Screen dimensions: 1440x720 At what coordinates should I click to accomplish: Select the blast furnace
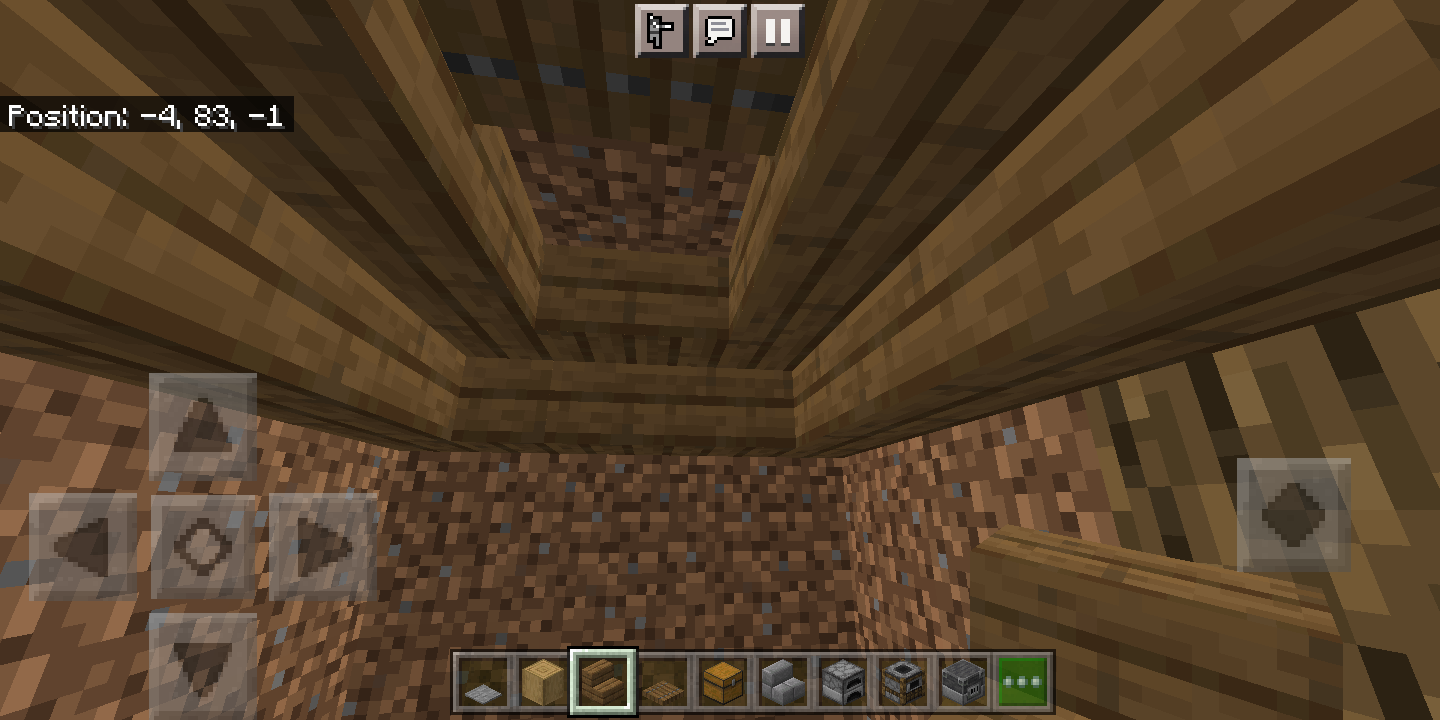pyautogui.click(x=963, y=680)
